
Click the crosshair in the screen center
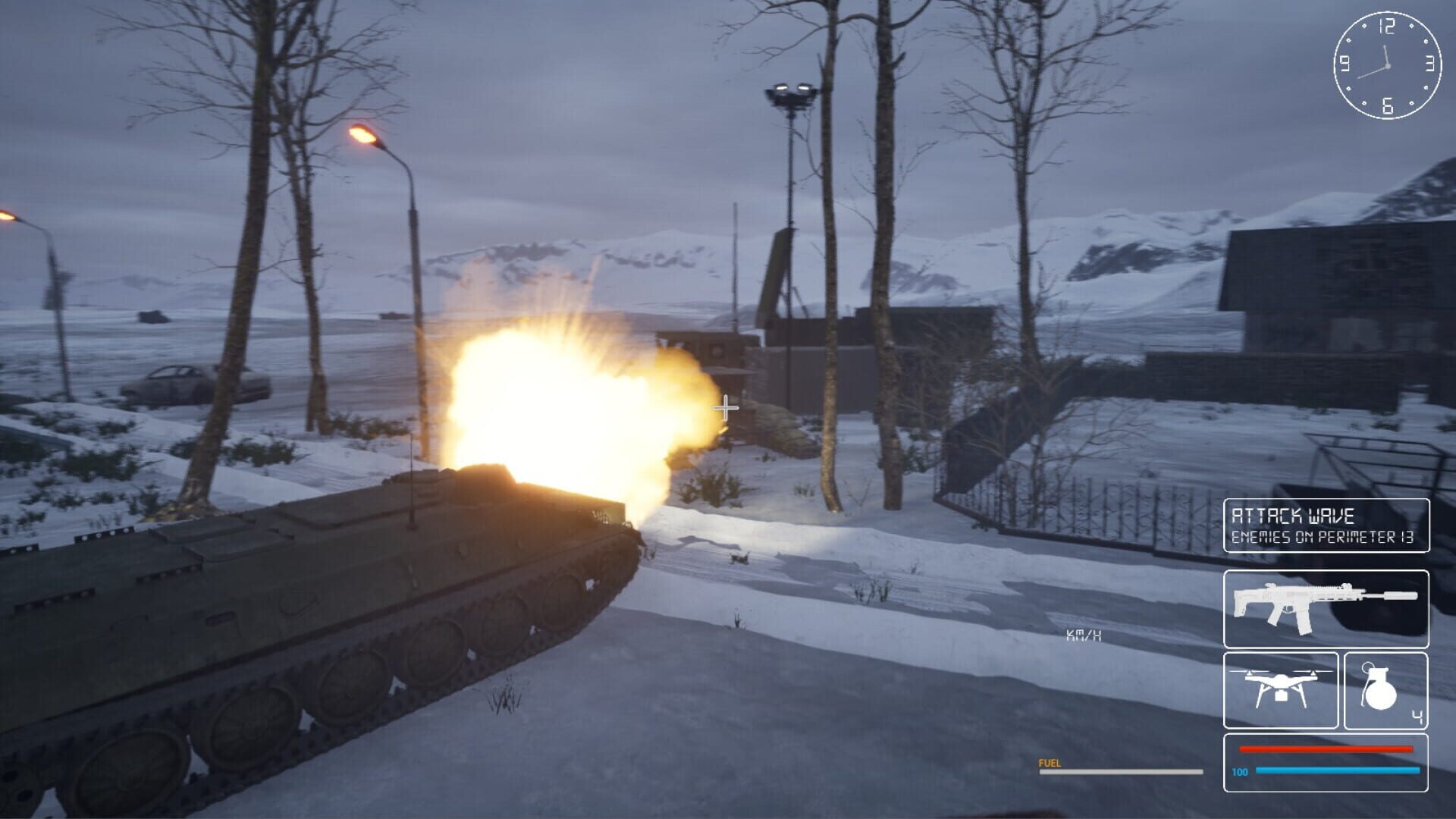724,409
